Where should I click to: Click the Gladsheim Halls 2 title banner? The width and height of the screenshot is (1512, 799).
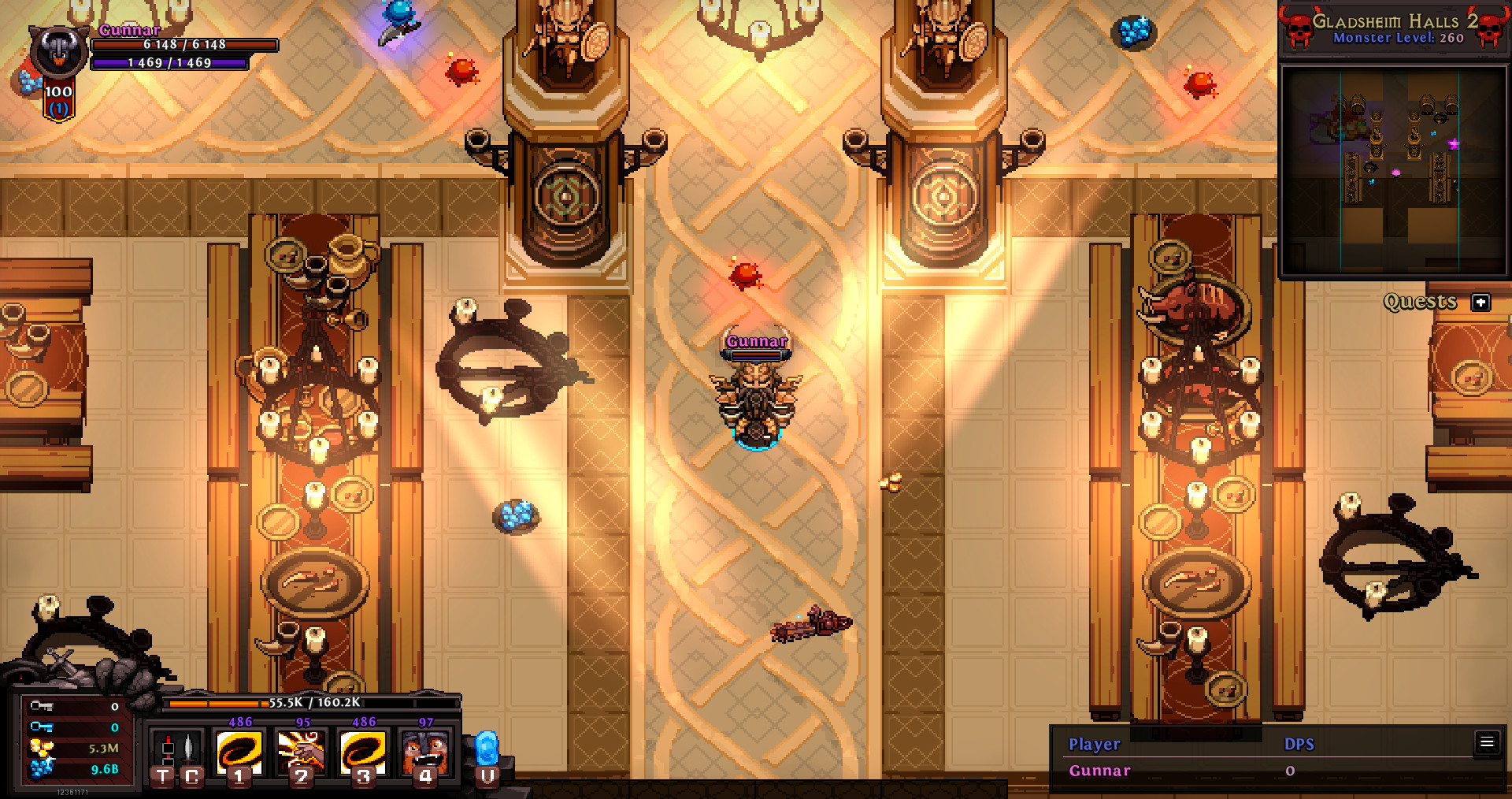pyautogui.click(x=1394, y=23)
